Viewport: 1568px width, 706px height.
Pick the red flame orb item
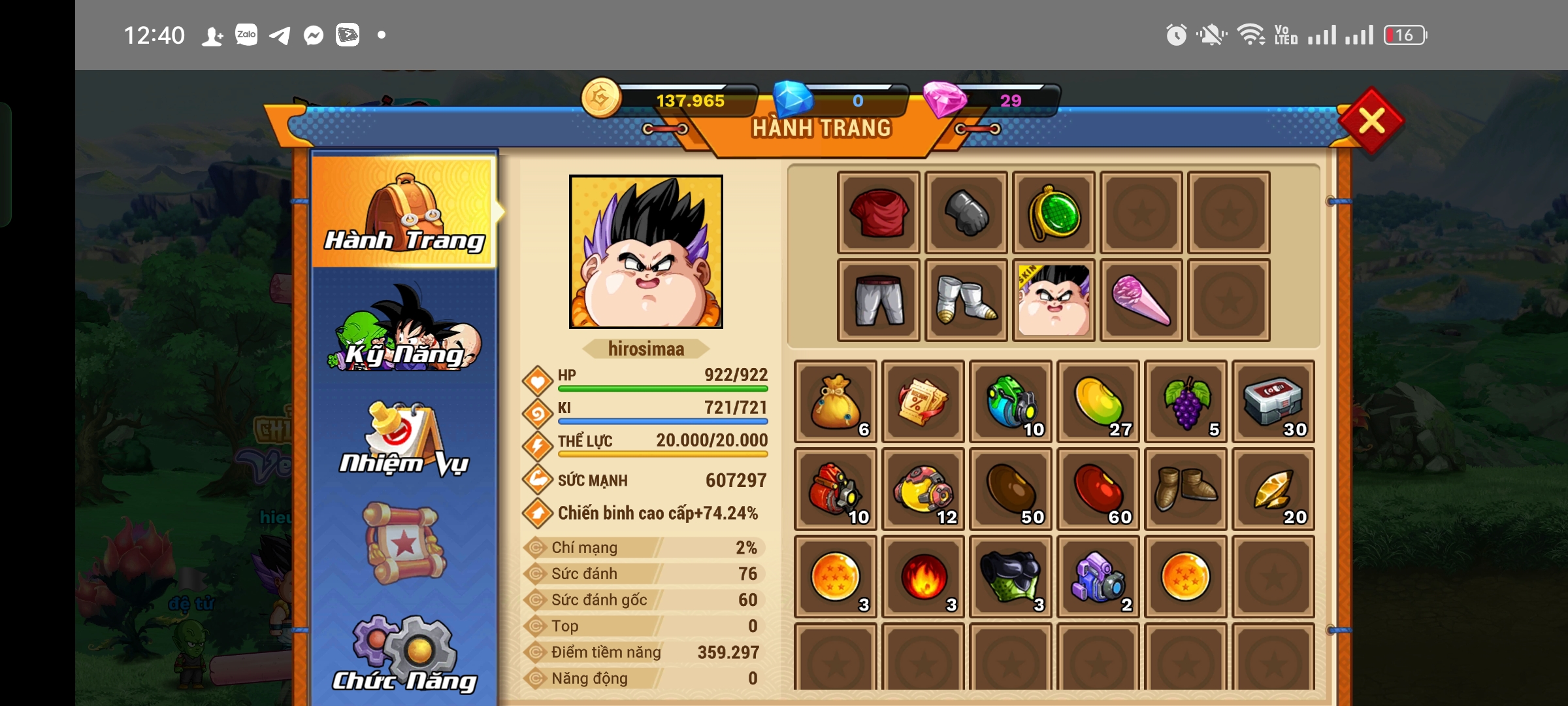click(923, 577)
